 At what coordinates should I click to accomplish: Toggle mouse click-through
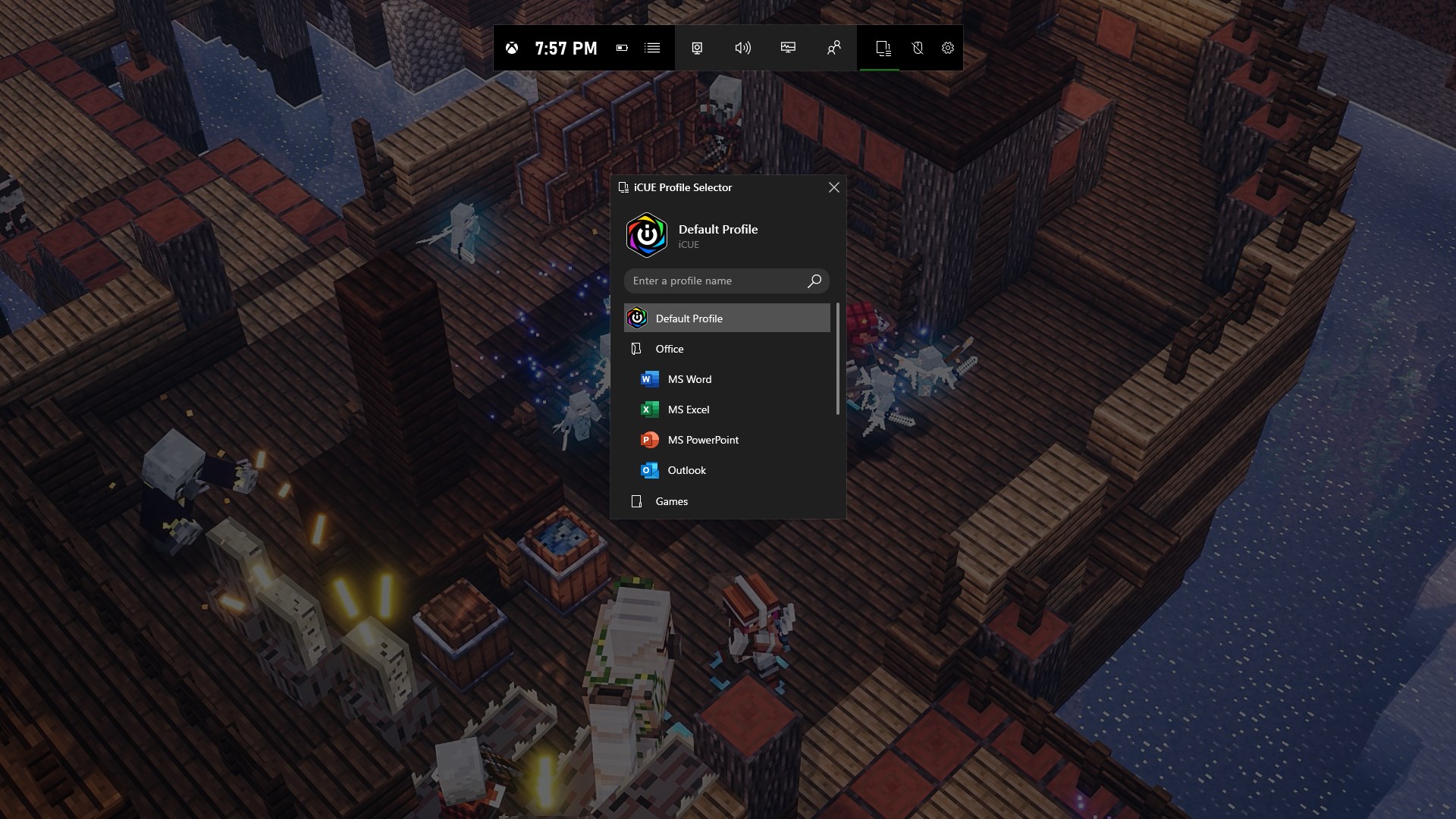click(918, 48)
